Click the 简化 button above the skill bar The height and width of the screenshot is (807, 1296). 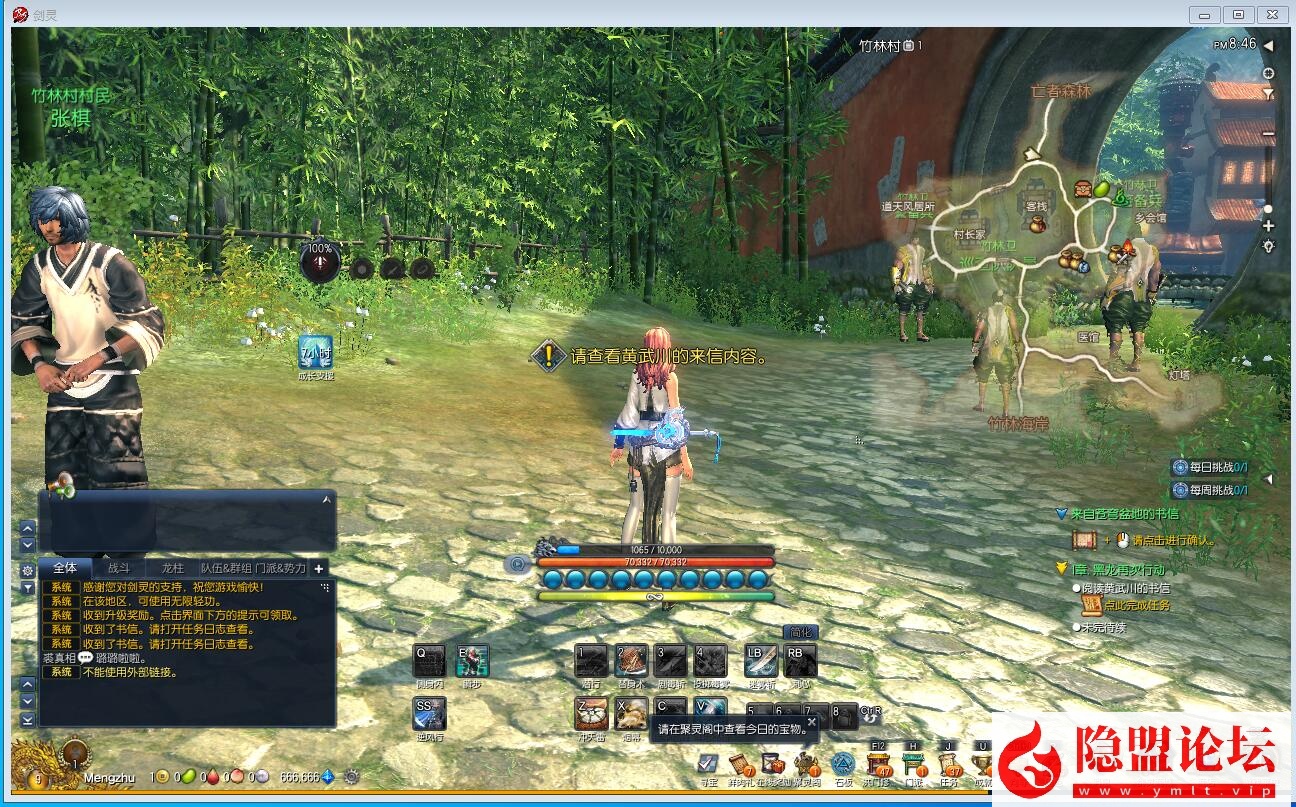coord(801,632)
